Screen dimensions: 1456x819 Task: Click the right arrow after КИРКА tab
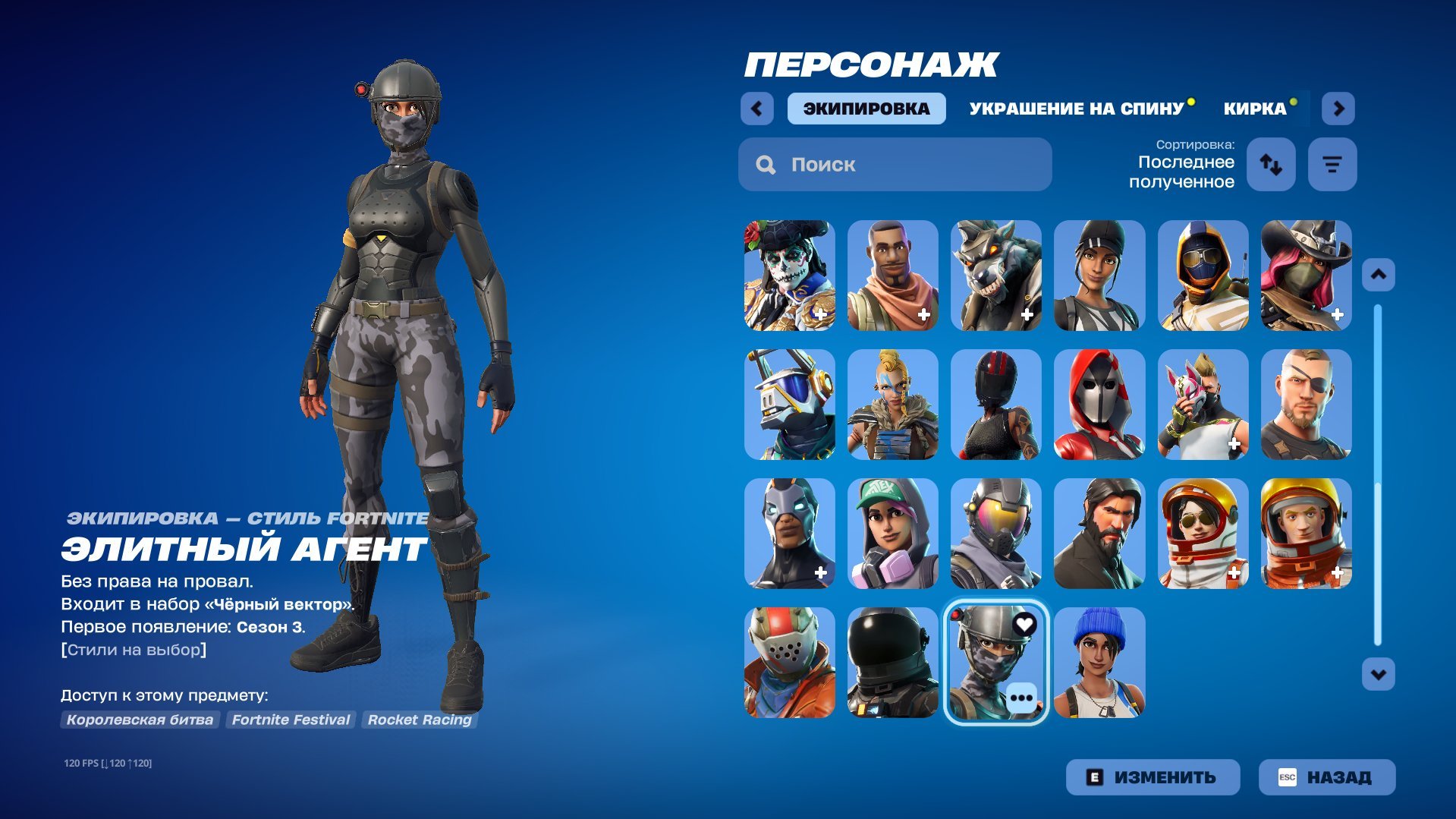pyautogui.click(x=1338, y=108)
